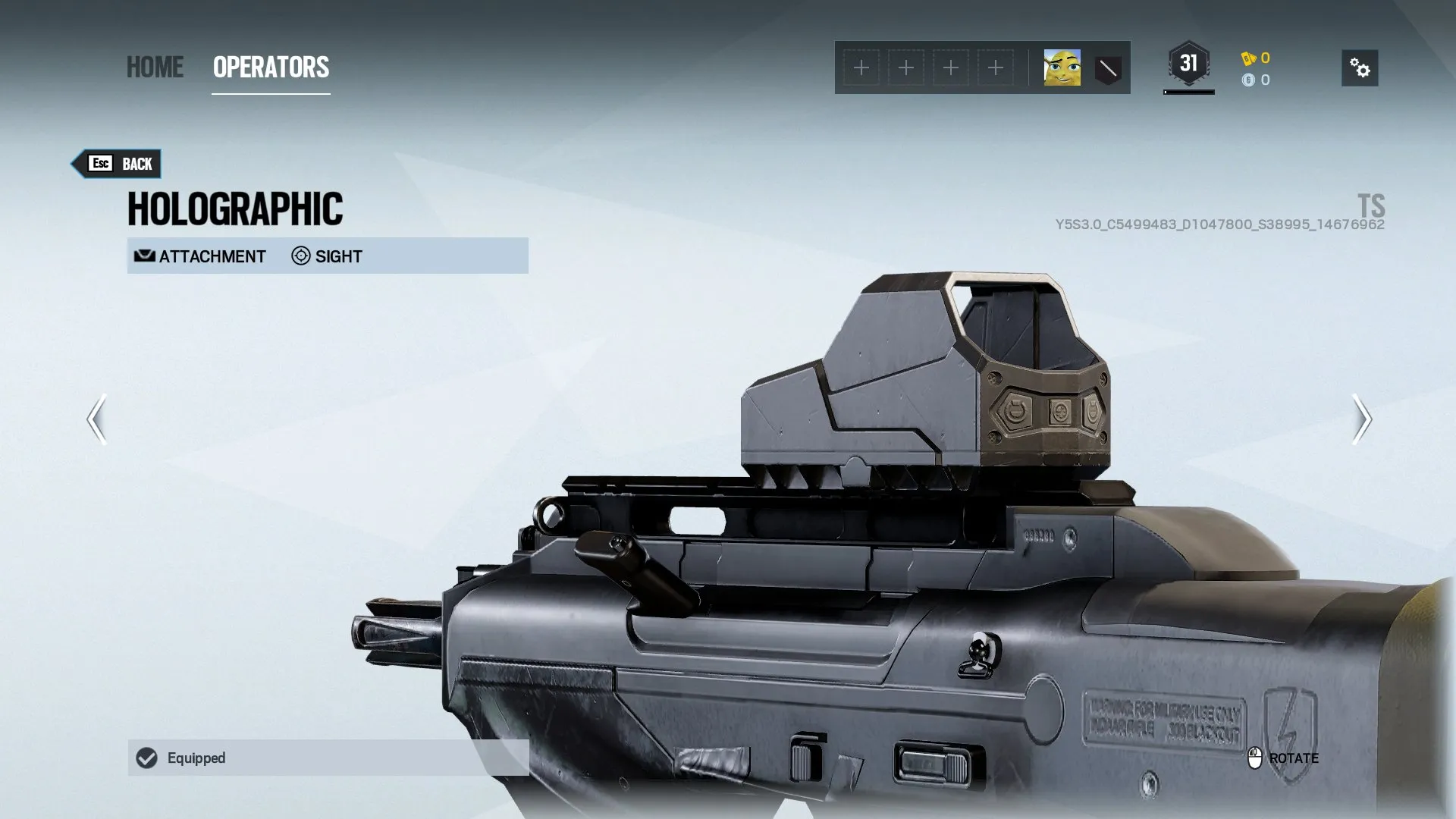
Task: Show the previous attachment with left arrow
Action: click(x=96, y=419)
